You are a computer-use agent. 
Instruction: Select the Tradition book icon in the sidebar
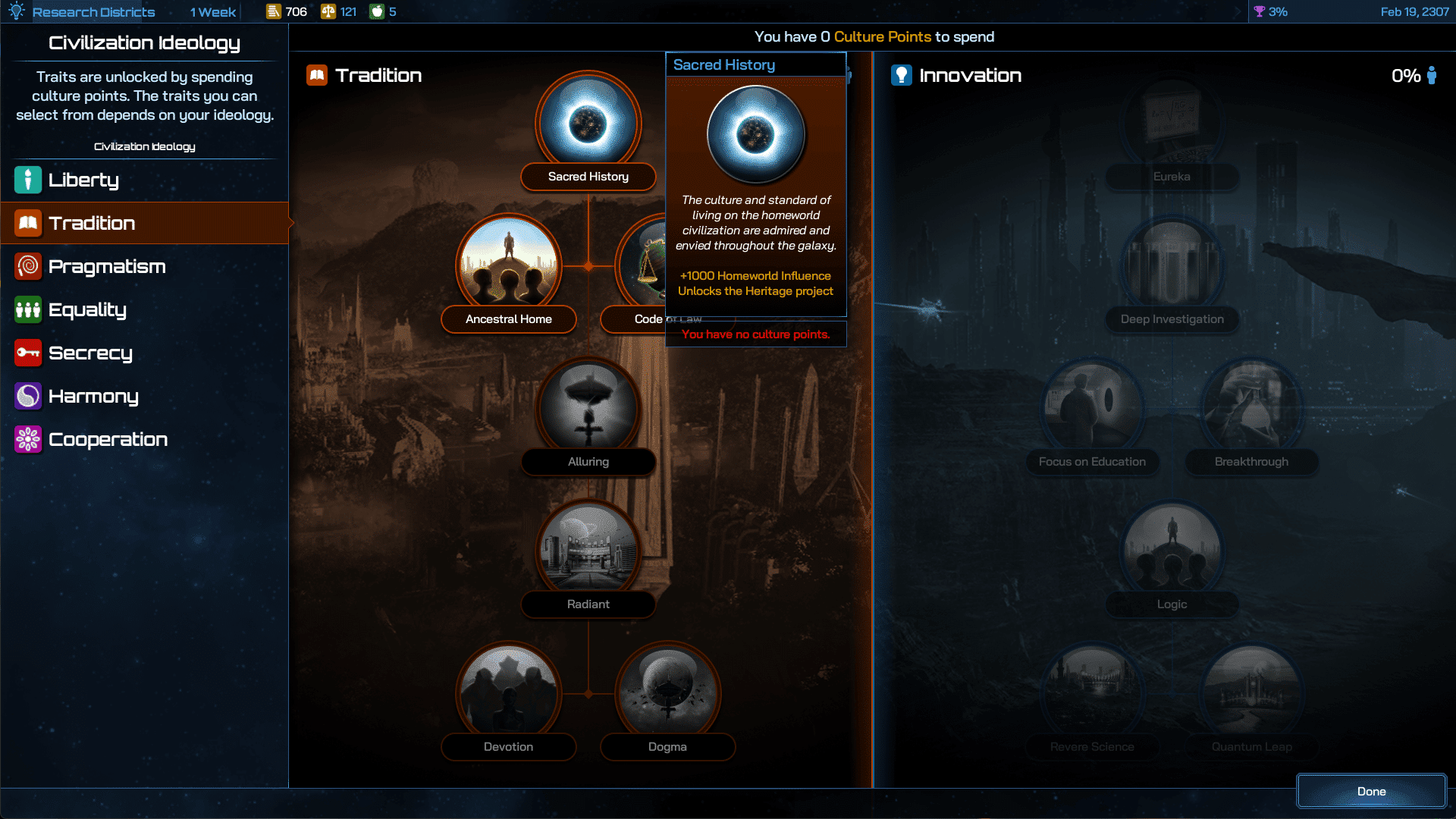coord(27,223)
